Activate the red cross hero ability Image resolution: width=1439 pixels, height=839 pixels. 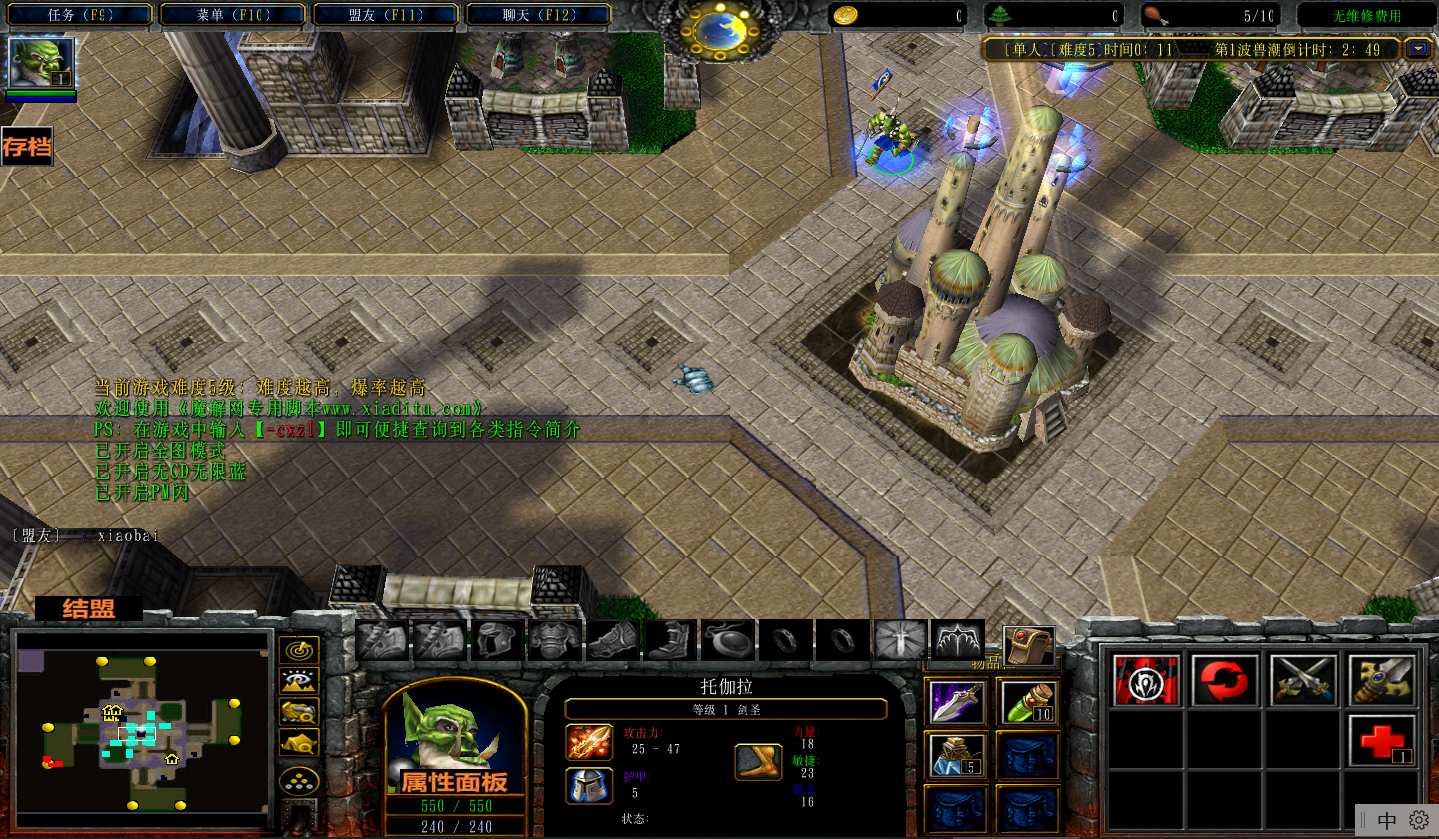coord(1381,740)
